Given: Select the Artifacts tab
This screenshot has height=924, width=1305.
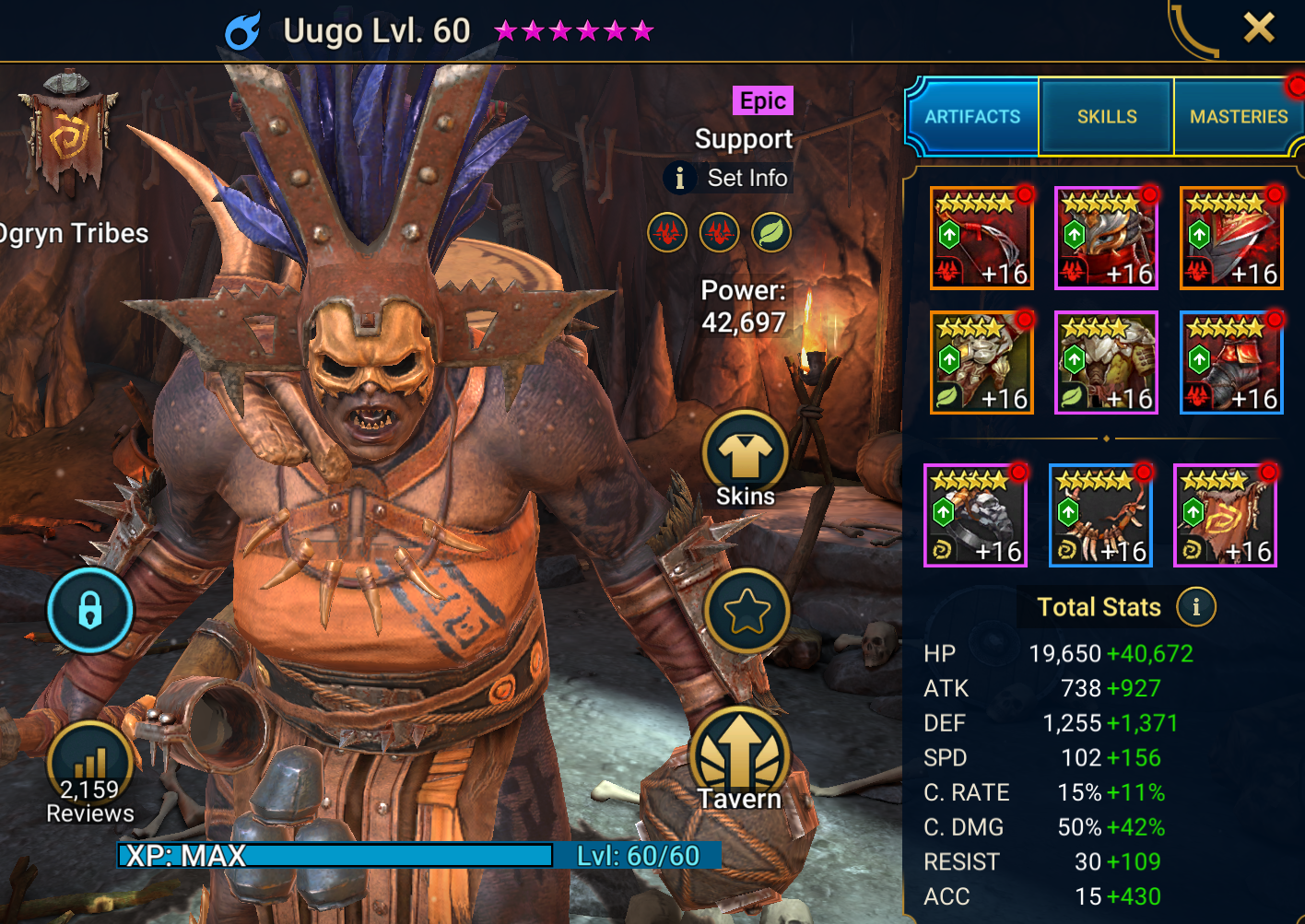Looking at the screenshot, I should click(972, 117).
